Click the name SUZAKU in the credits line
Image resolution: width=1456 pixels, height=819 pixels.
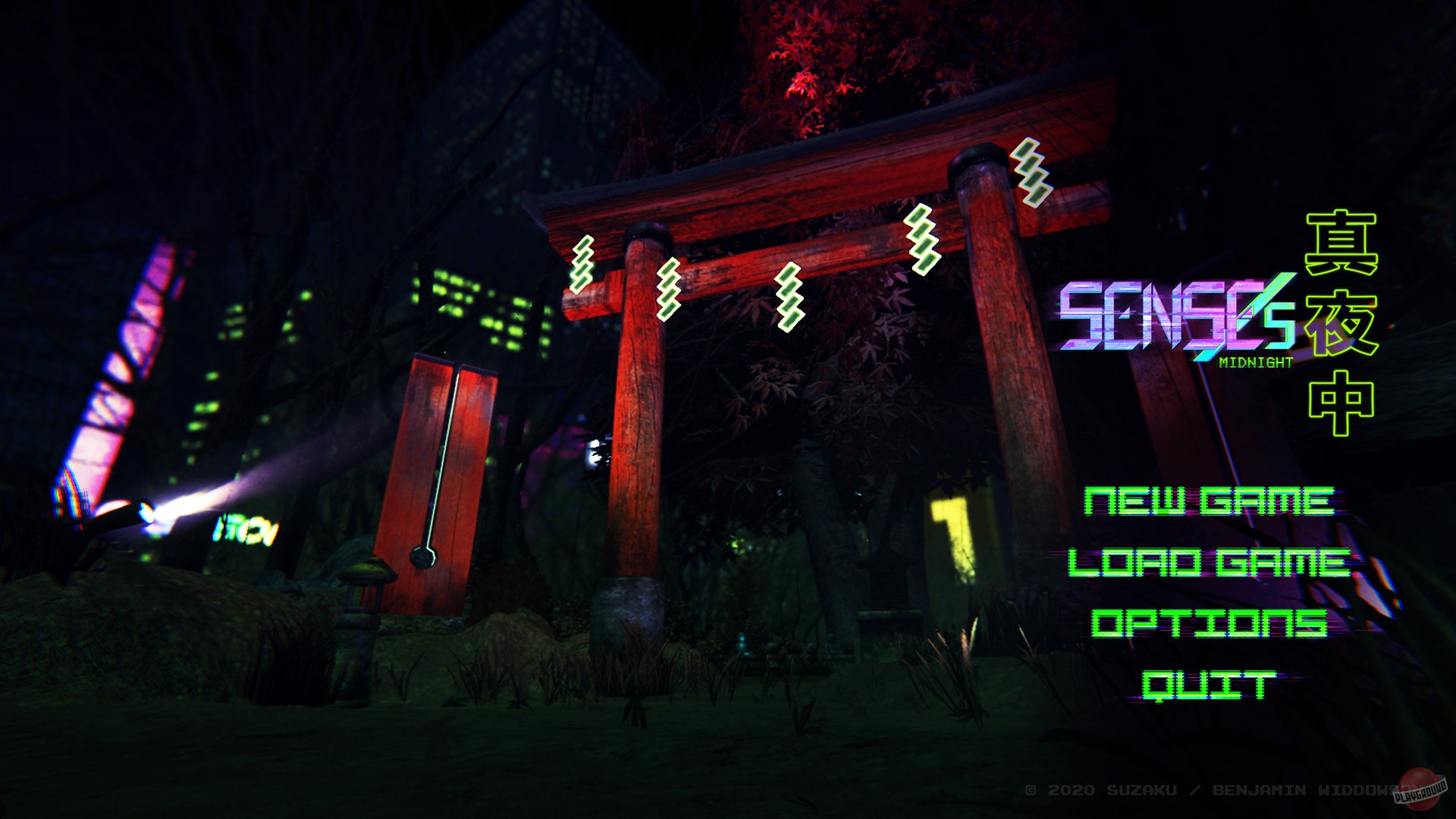[x=1141, y=789]
